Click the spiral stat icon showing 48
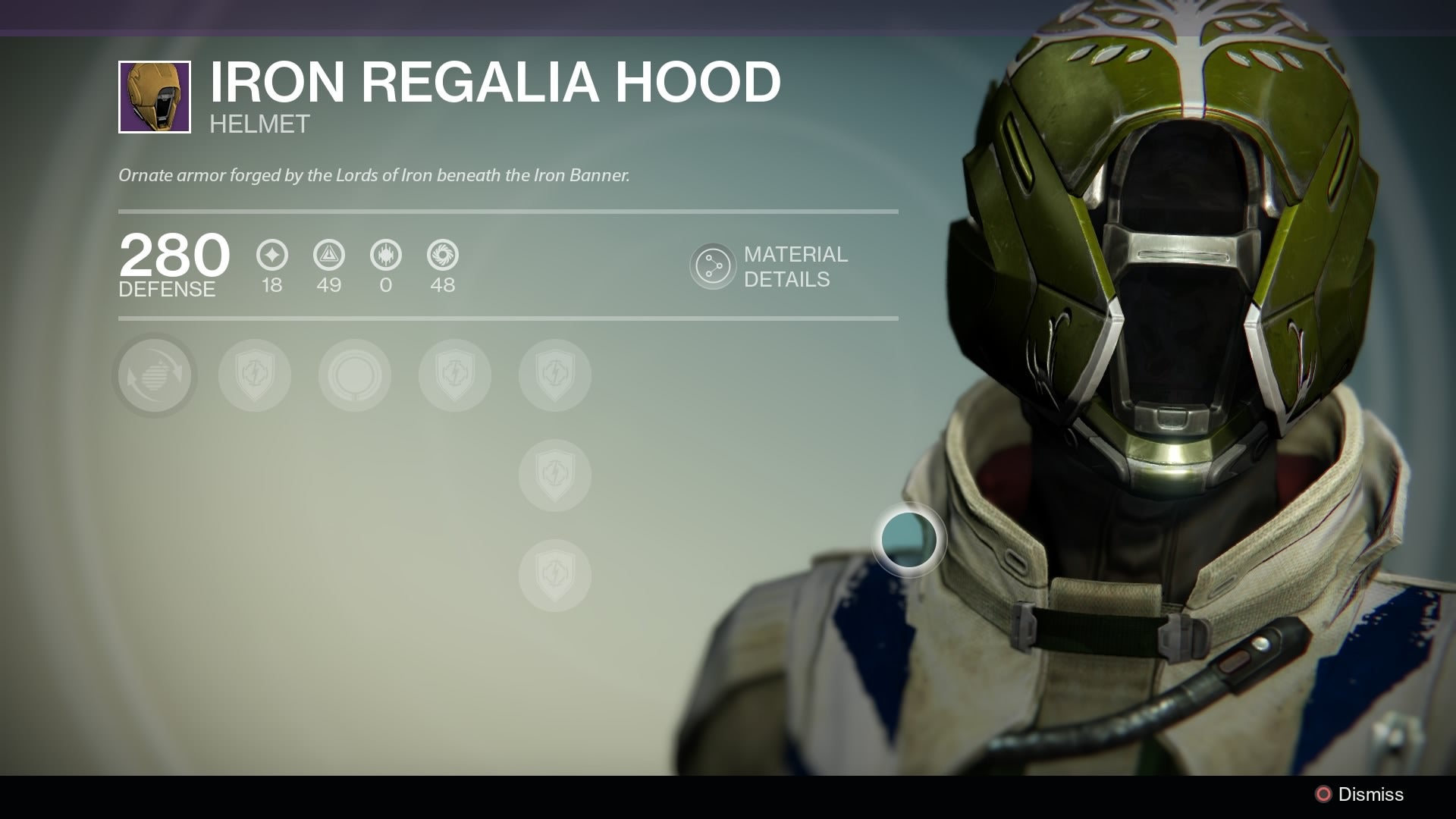Viewport: 1456px width, 819px height. (442, 256)
